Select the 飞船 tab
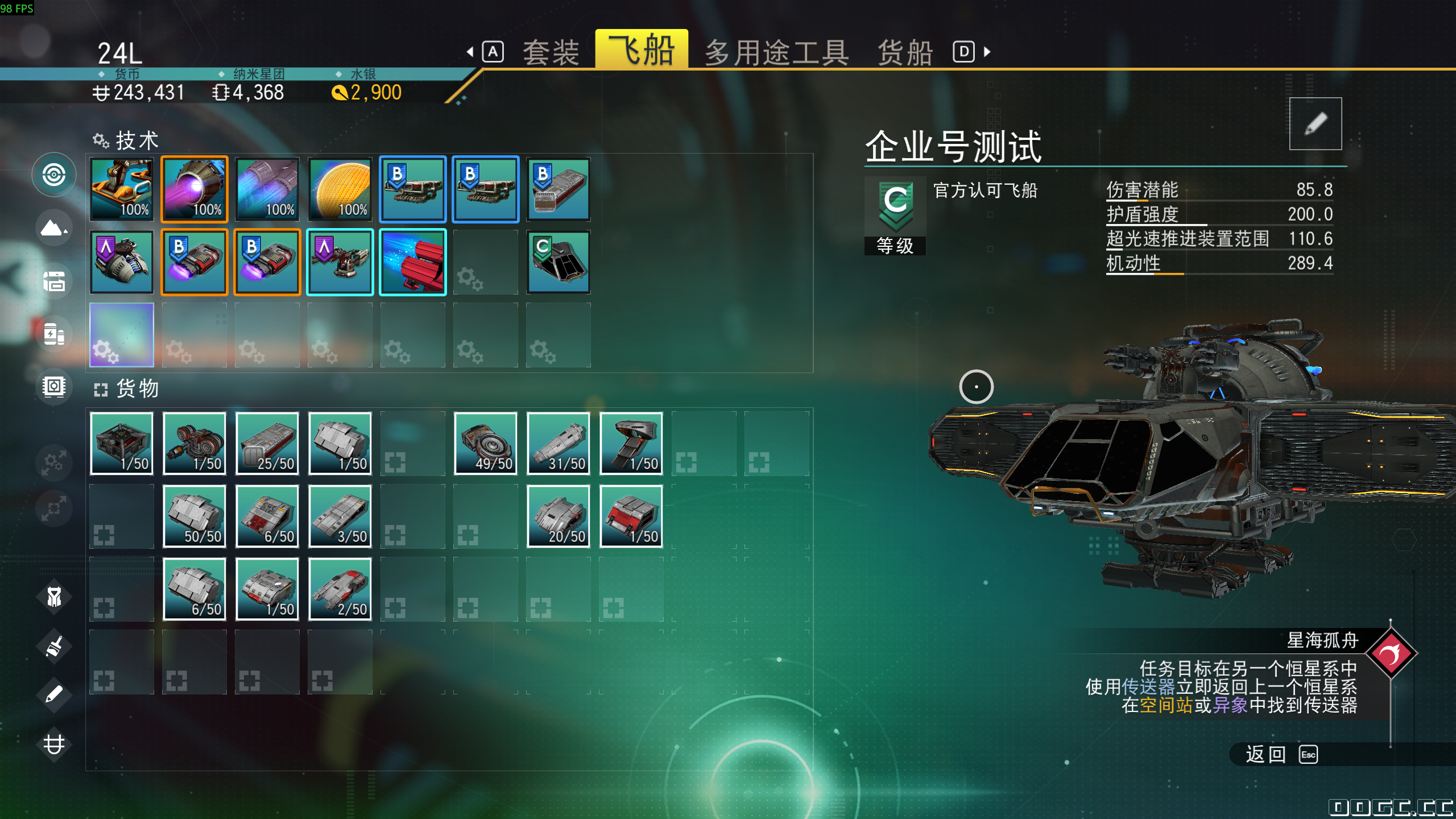Screen dimensions: 1456x819 641,50
